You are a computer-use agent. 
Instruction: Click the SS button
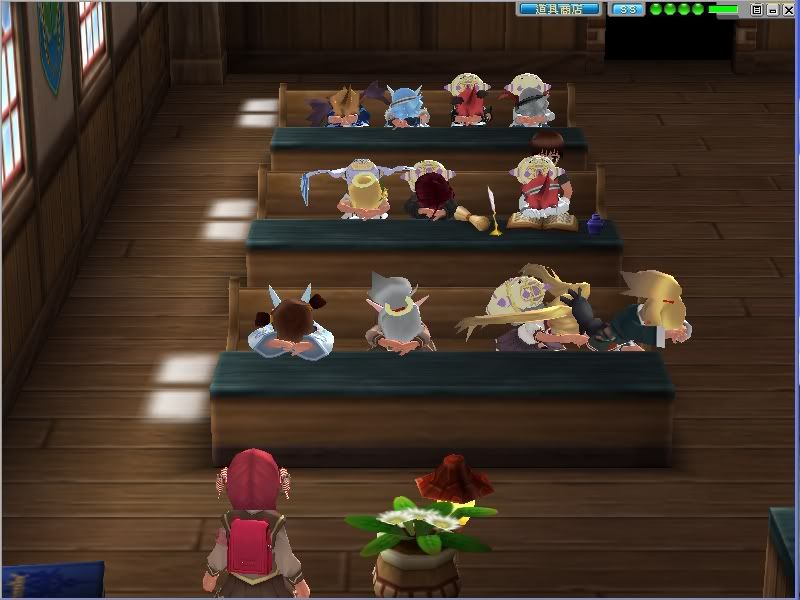pyautogui.click(x=627, y=9)
